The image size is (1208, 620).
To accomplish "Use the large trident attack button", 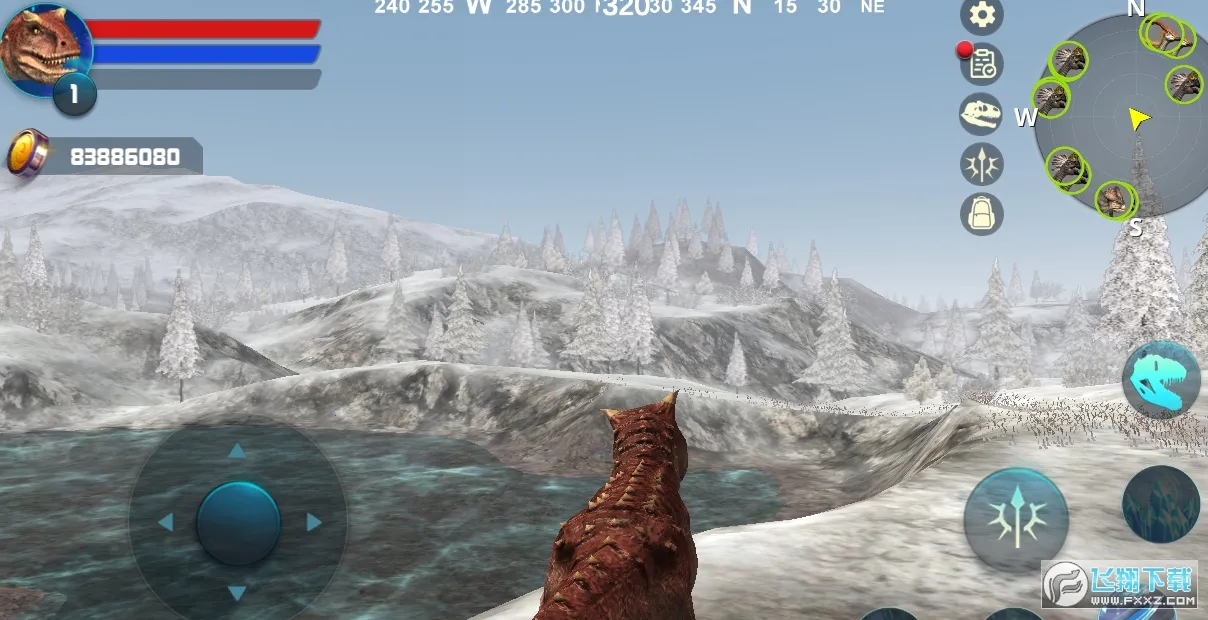I will click(x=1016, y=520).
